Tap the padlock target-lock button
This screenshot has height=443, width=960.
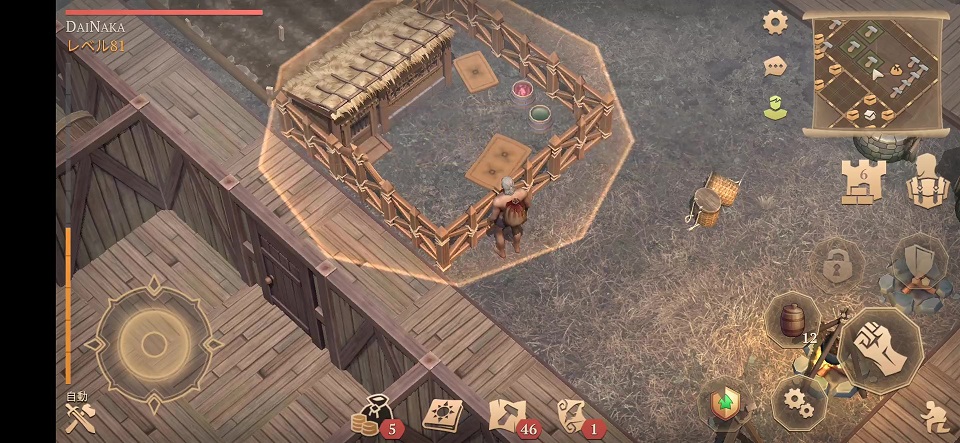pos(835,264)
